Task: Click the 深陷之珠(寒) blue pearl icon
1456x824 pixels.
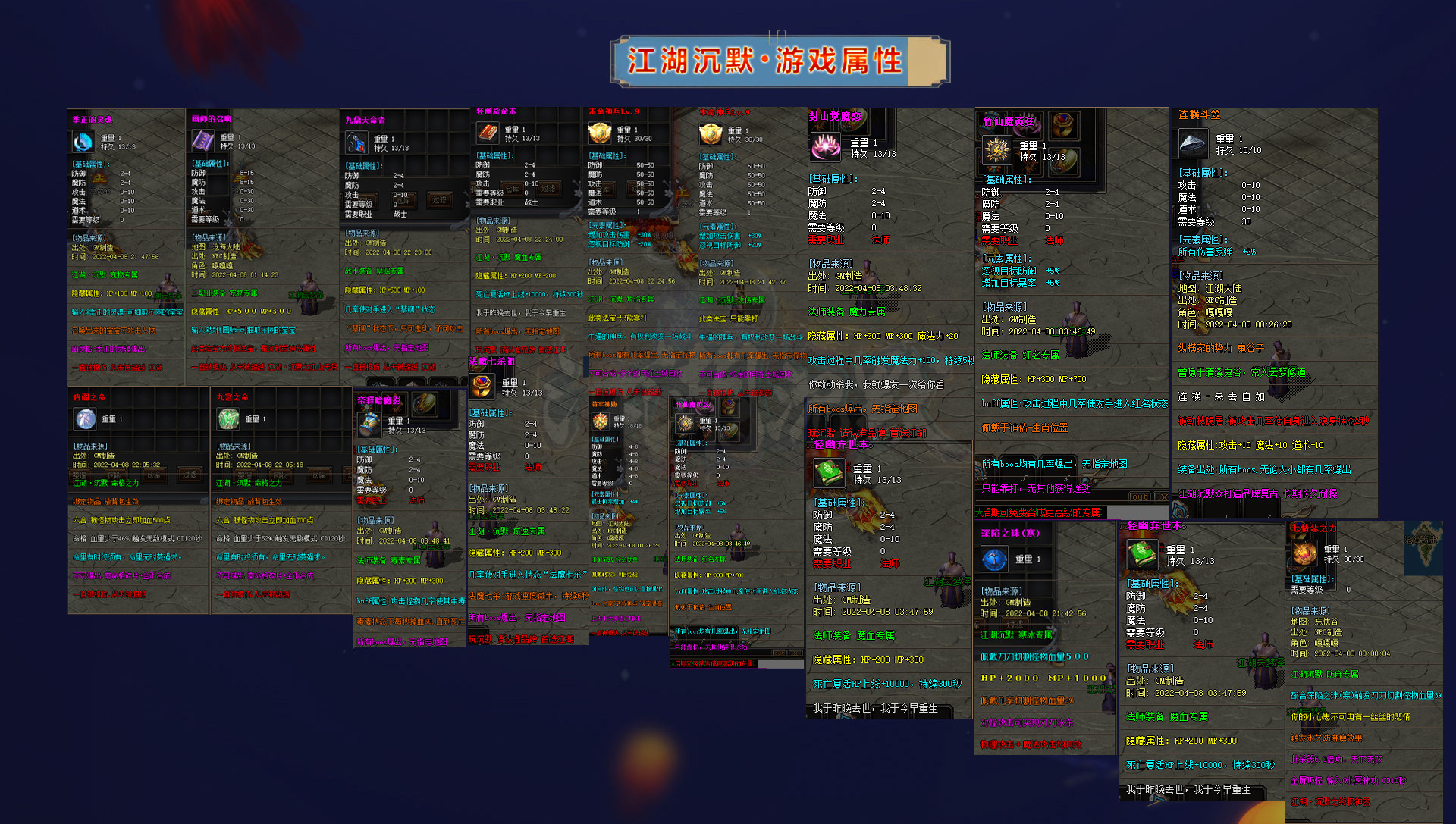Action: tap(995, 559)
